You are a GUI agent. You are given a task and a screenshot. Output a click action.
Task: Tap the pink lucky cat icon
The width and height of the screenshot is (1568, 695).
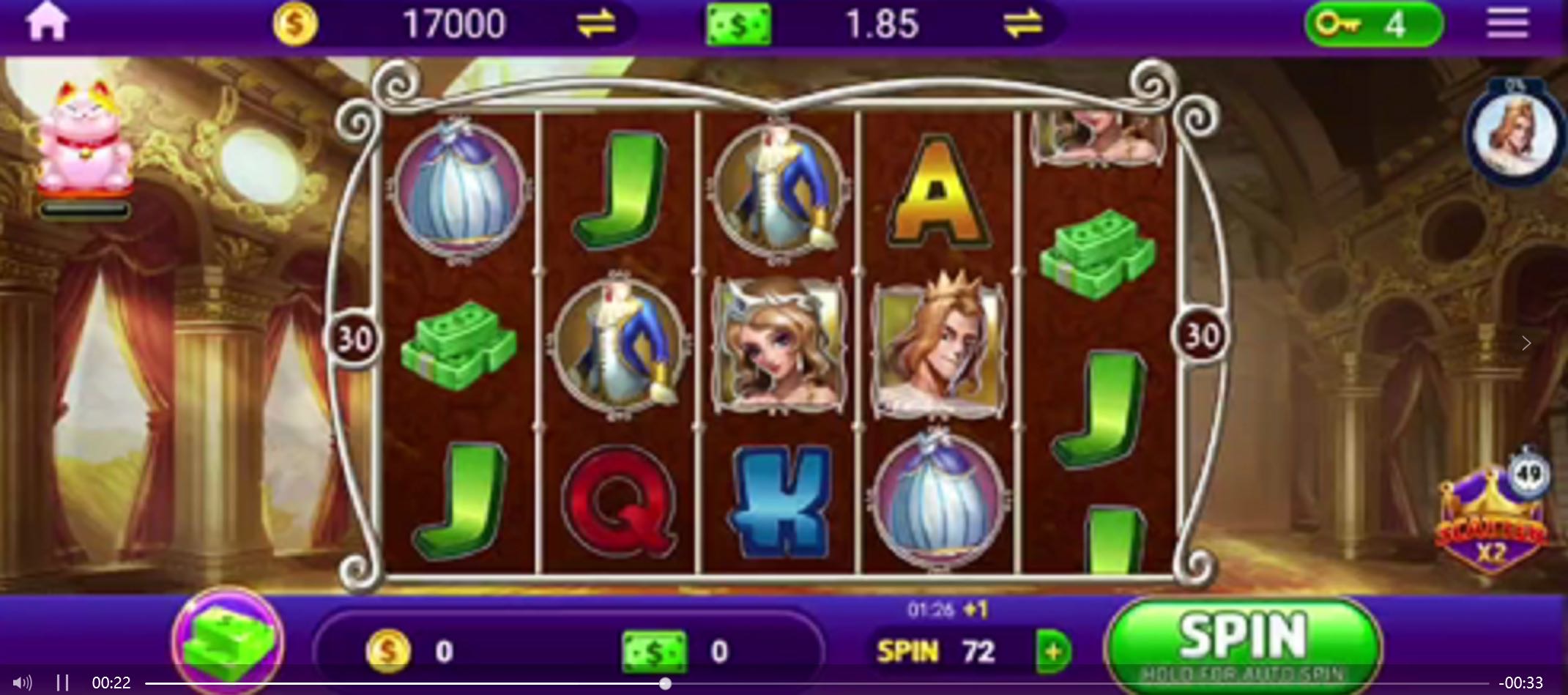pos(85,138)
